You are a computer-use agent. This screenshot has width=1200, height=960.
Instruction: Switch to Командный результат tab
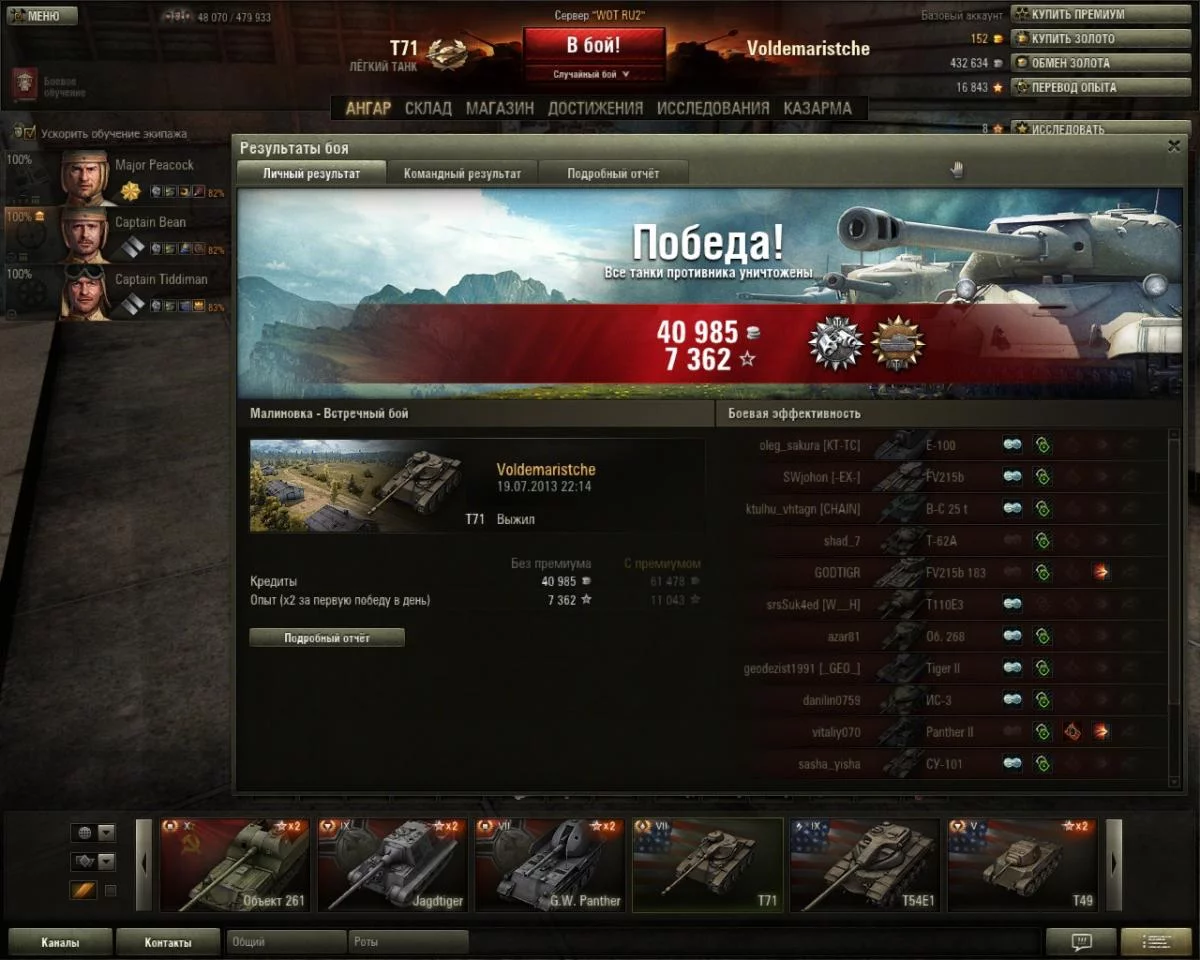(x=462, y=173)
